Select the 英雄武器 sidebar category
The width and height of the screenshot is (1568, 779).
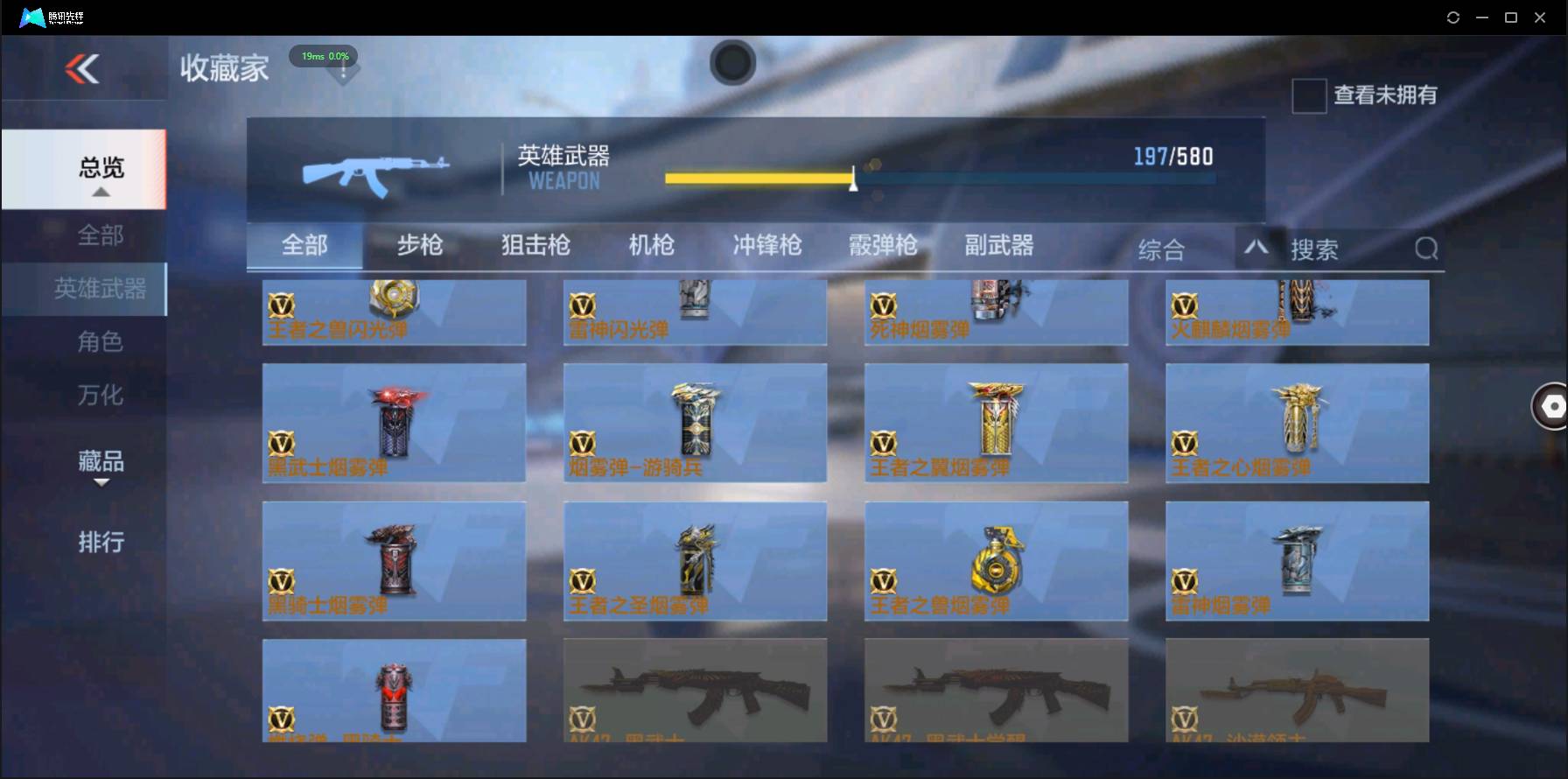(x=103, y=289)
